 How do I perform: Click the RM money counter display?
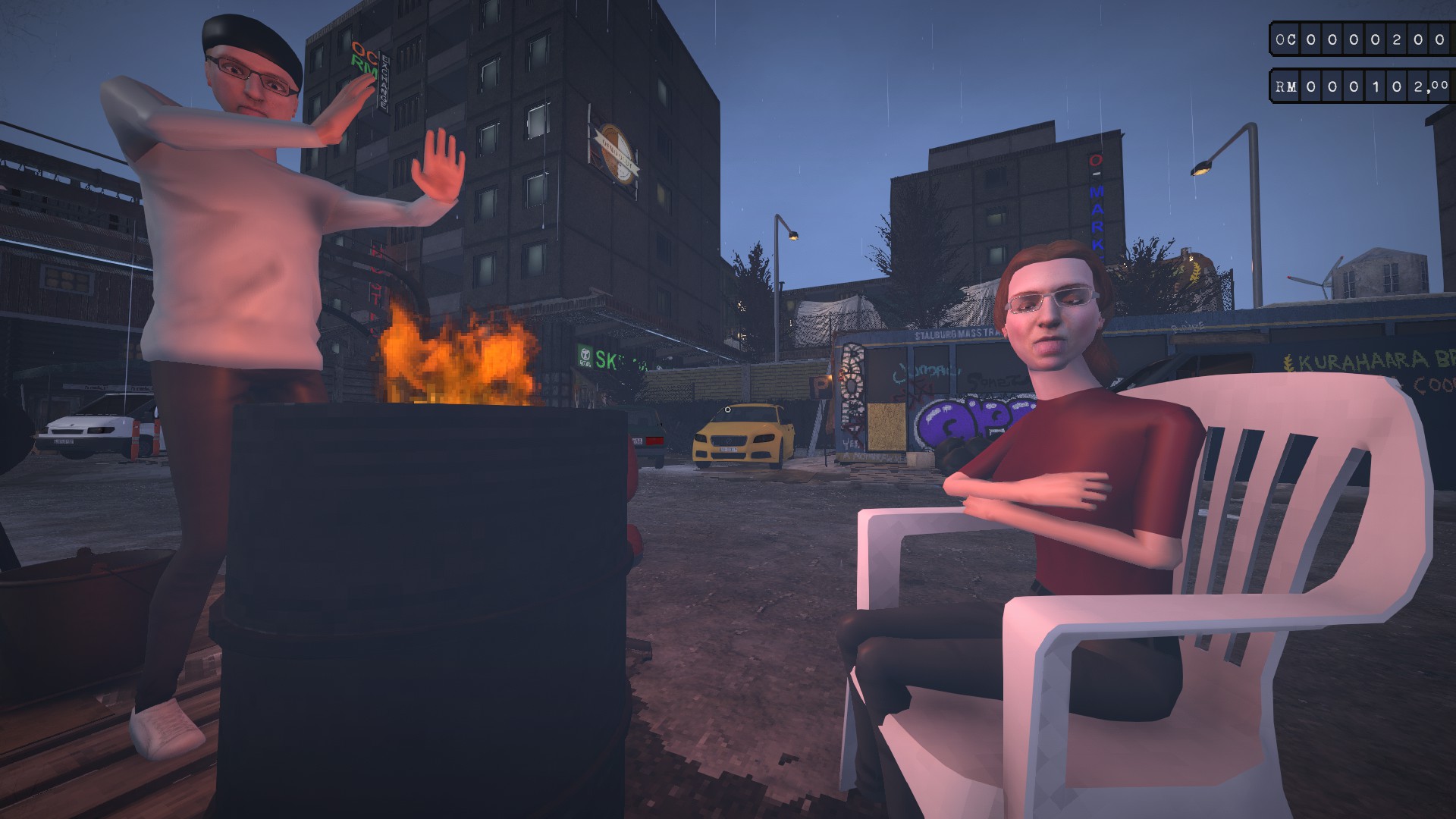click(1357, 86)
